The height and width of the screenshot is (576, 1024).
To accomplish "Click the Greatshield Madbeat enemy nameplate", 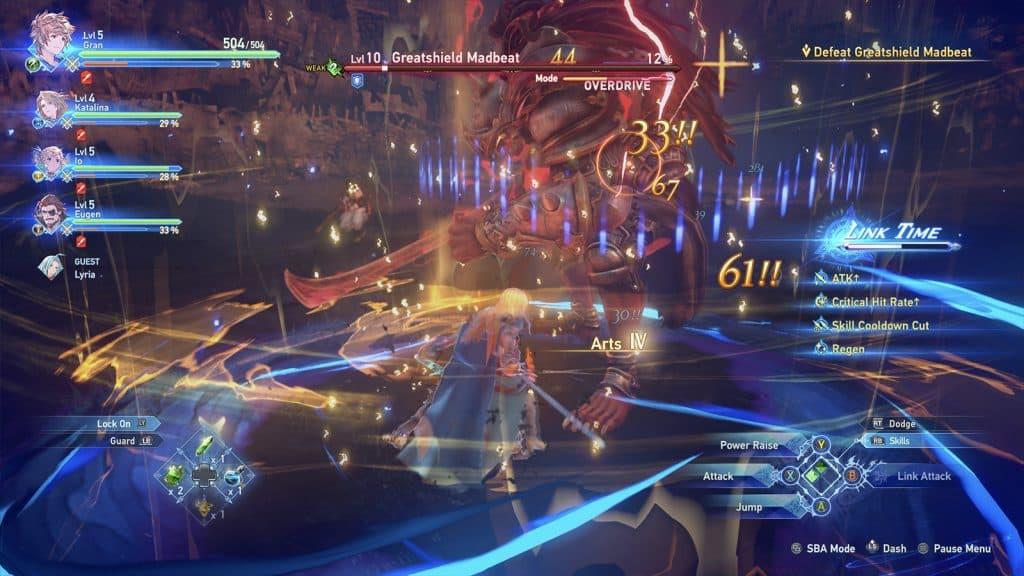I will (455, 58).
